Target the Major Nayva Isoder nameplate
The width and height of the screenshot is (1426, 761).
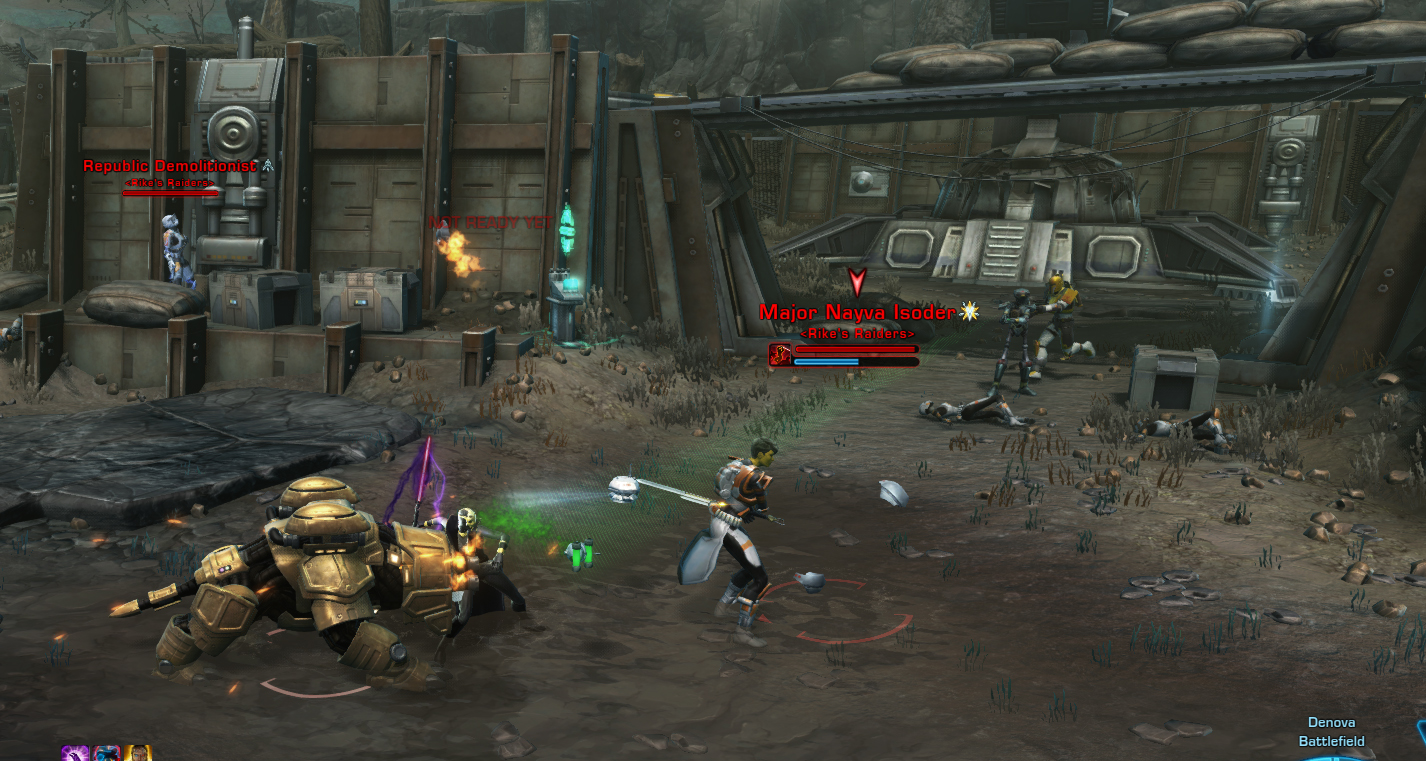[x=857, y=312]
